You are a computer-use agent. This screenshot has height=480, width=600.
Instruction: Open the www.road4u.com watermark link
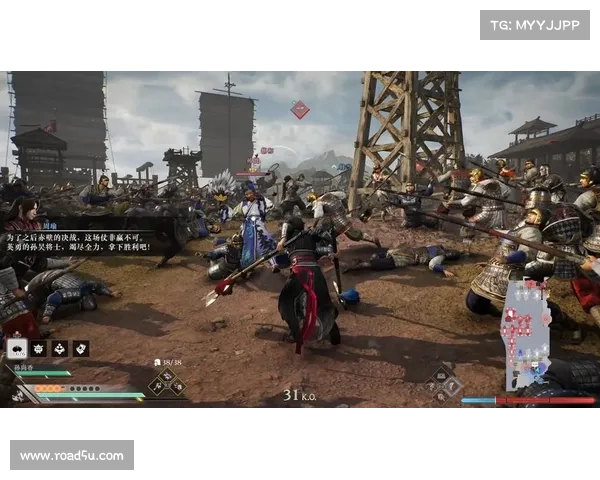click(x=72, y=456)
